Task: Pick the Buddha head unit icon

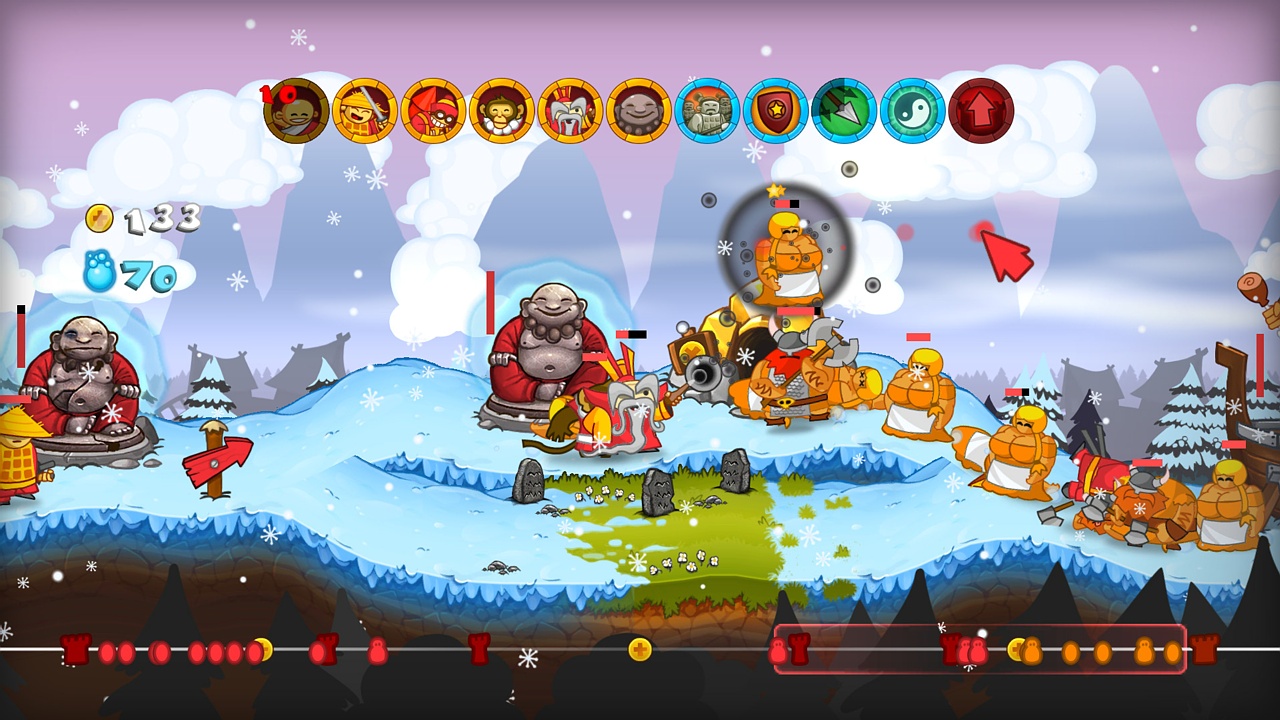Action: point(640,110)
